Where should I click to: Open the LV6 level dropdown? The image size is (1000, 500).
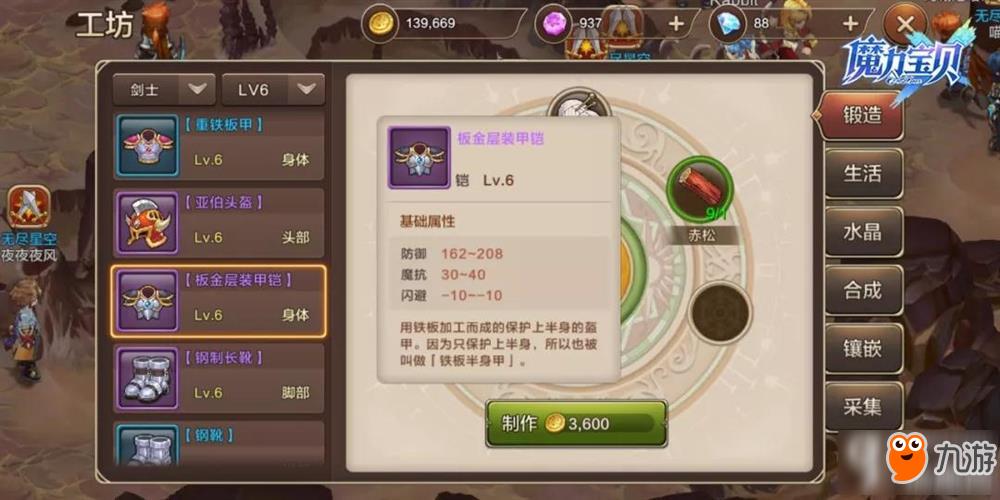(x=272, y=89)
